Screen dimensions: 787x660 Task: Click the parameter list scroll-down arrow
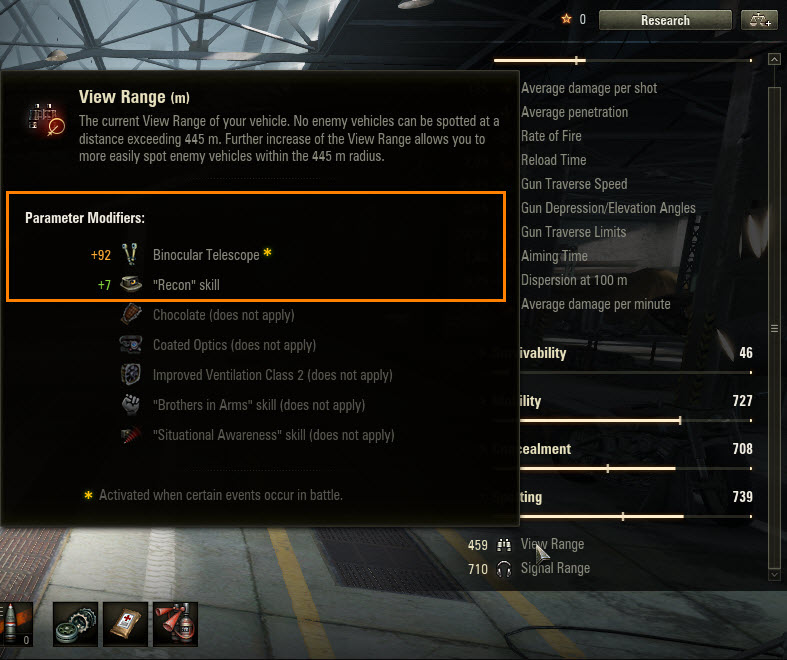(x=773, y=575)
